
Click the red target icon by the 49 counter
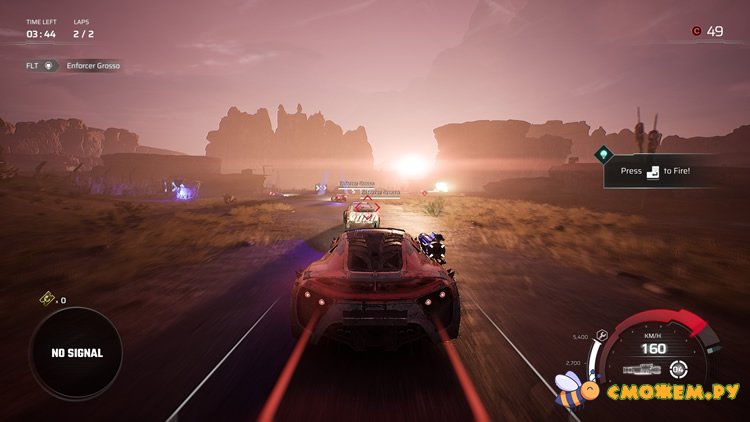pos(696,31)
